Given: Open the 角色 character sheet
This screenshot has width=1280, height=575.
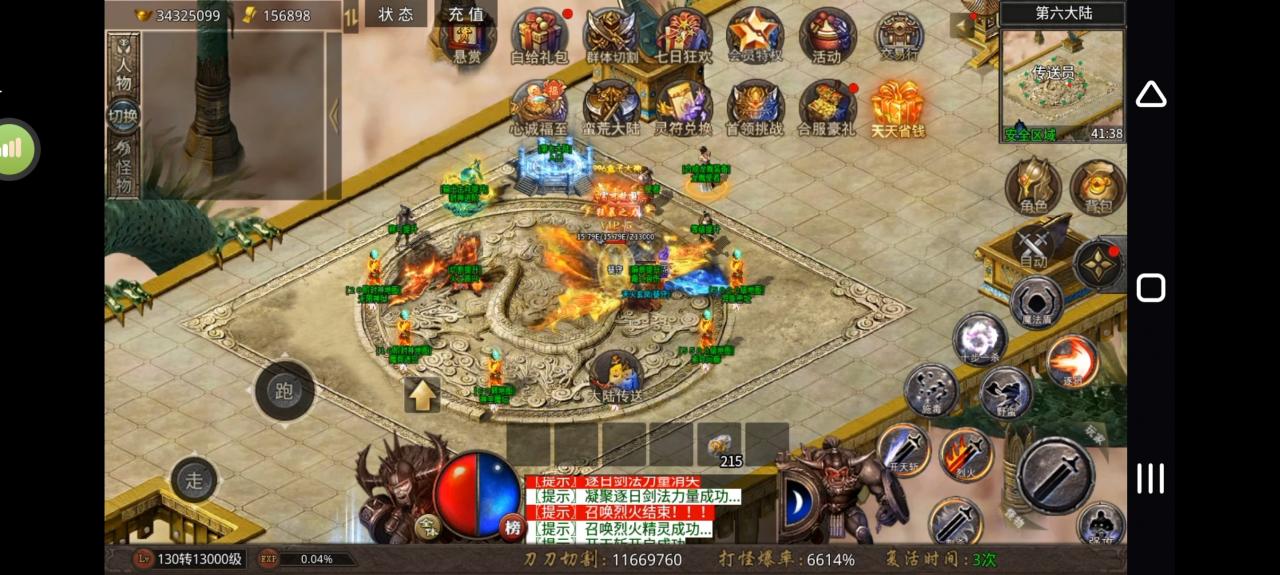Looking at the screenshot, I should click(1033, 187).
